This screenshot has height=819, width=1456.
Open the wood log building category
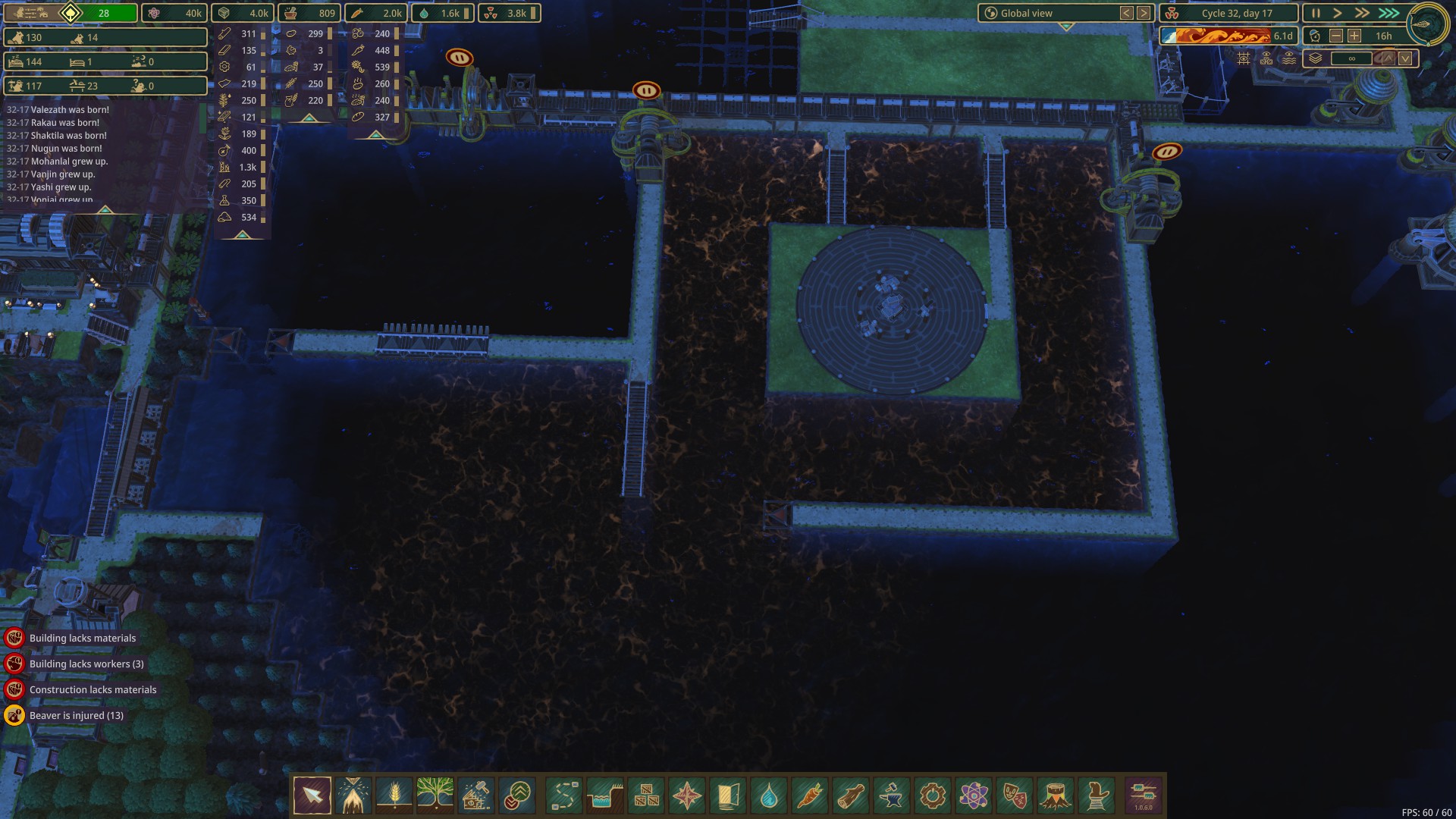coord(851,795)
